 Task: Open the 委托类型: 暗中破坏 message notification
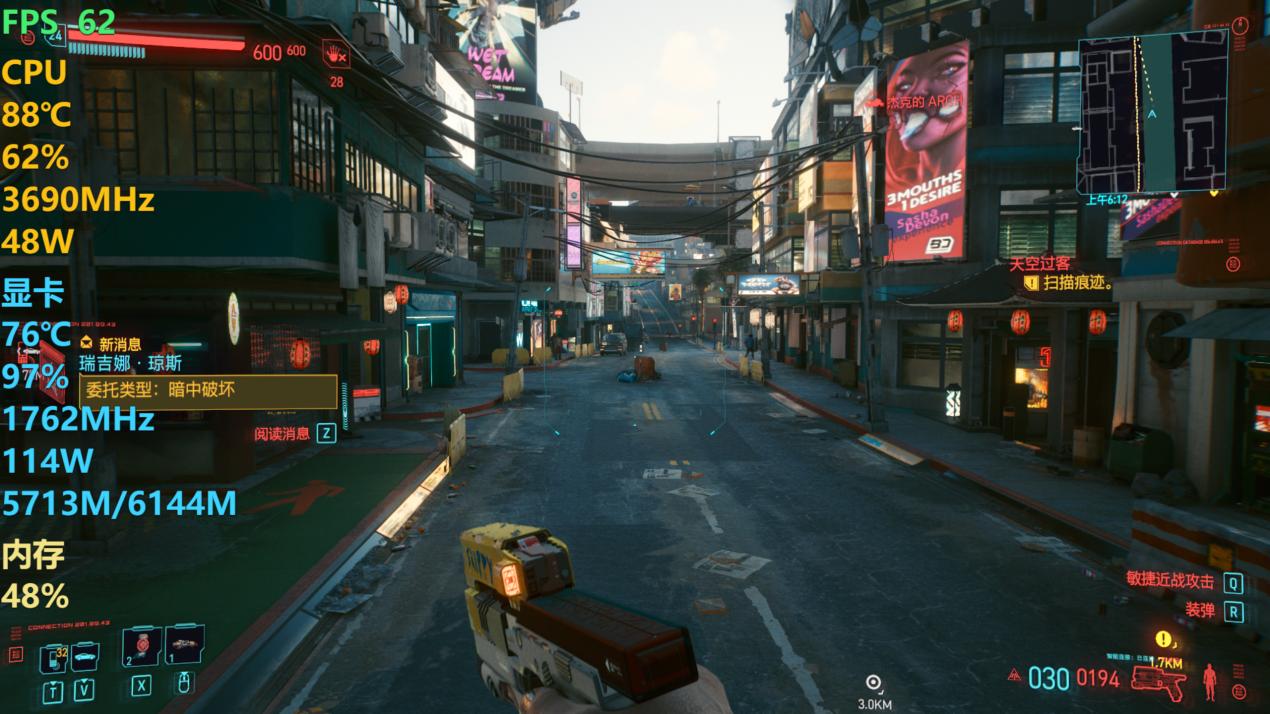[x=208, y=391]
